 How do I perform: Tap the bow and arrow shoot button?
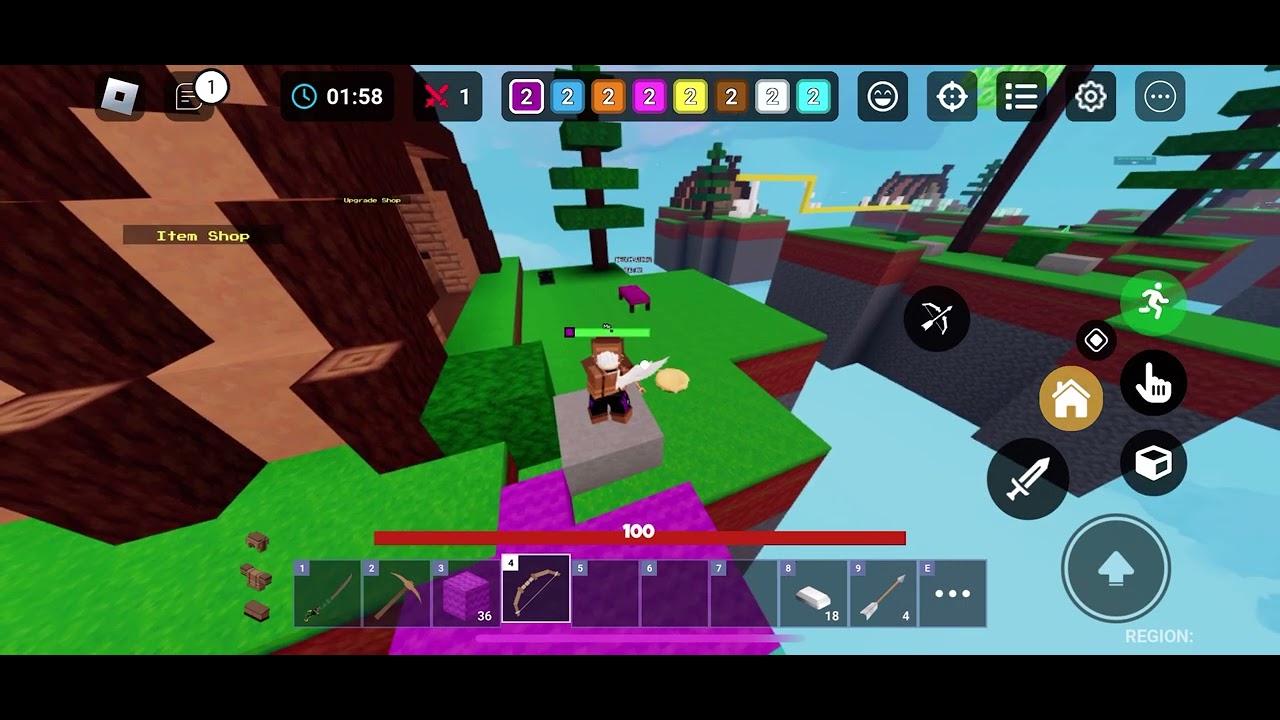coord(937,319)
